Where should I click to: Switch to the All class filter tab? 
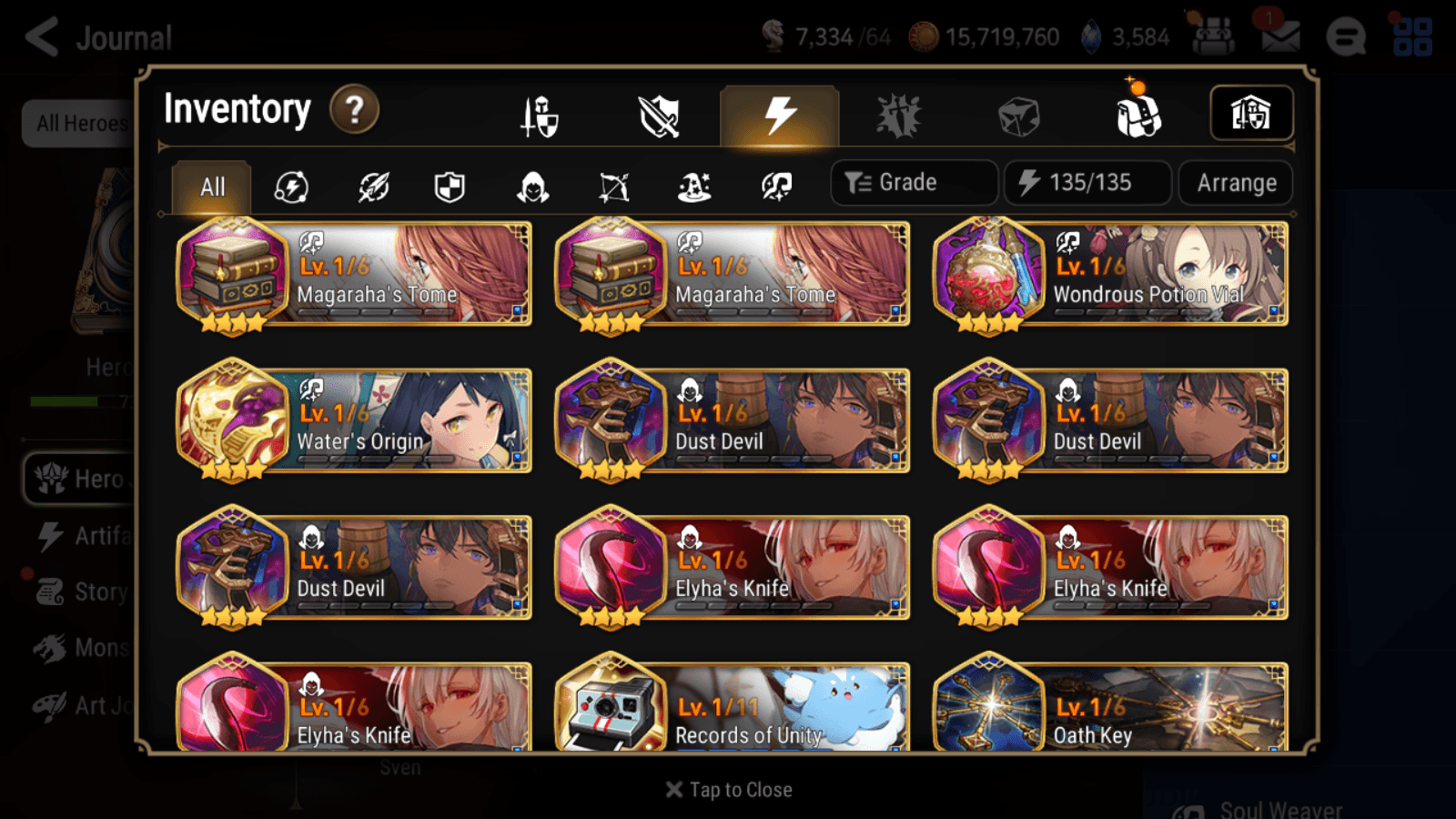tap(211, 187)
